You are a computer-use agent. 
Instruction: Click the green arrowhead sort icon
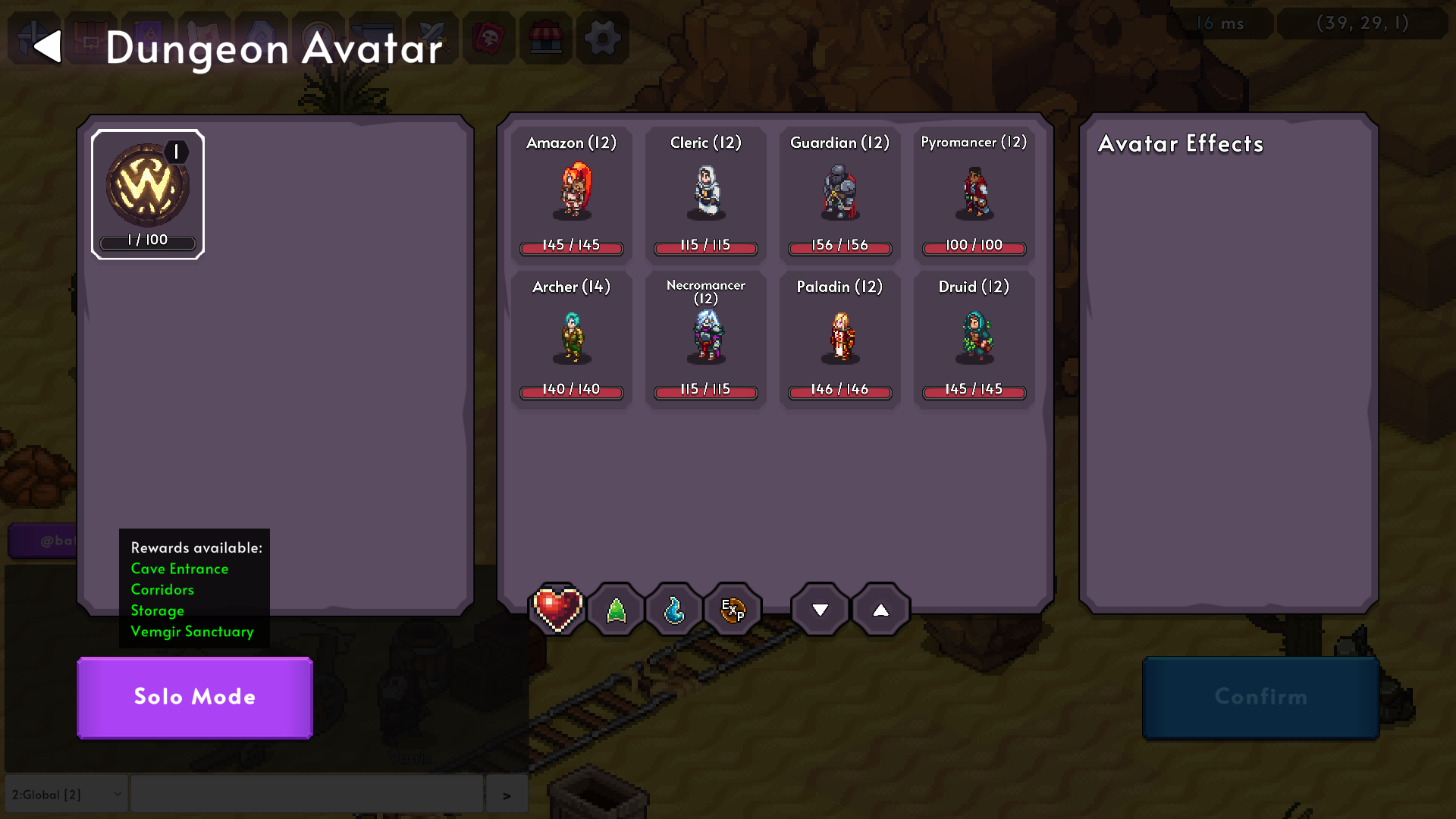pos(616,609)
